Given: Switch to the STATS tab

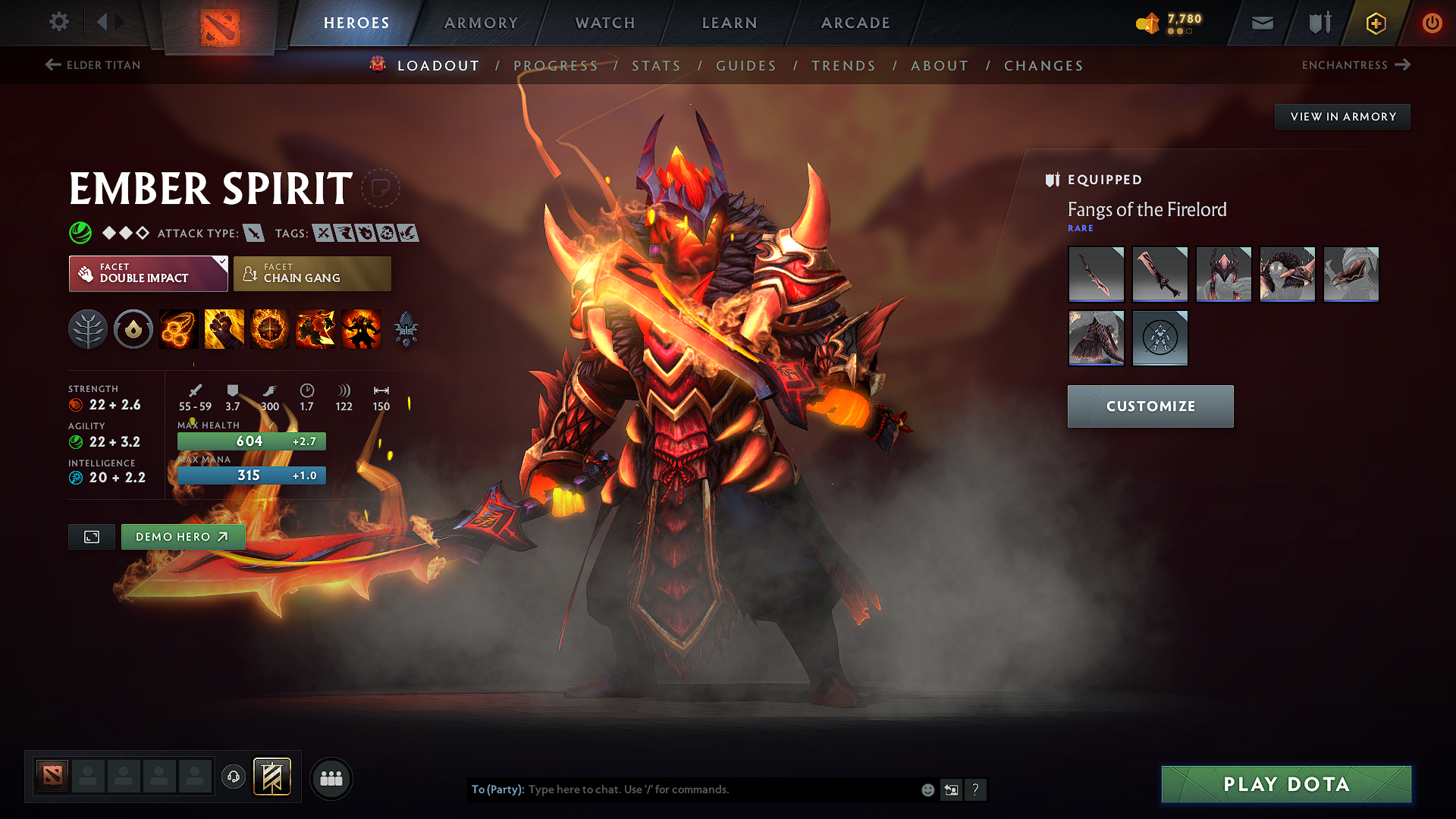Looking at the screenshot, I should tap(656, 65).
